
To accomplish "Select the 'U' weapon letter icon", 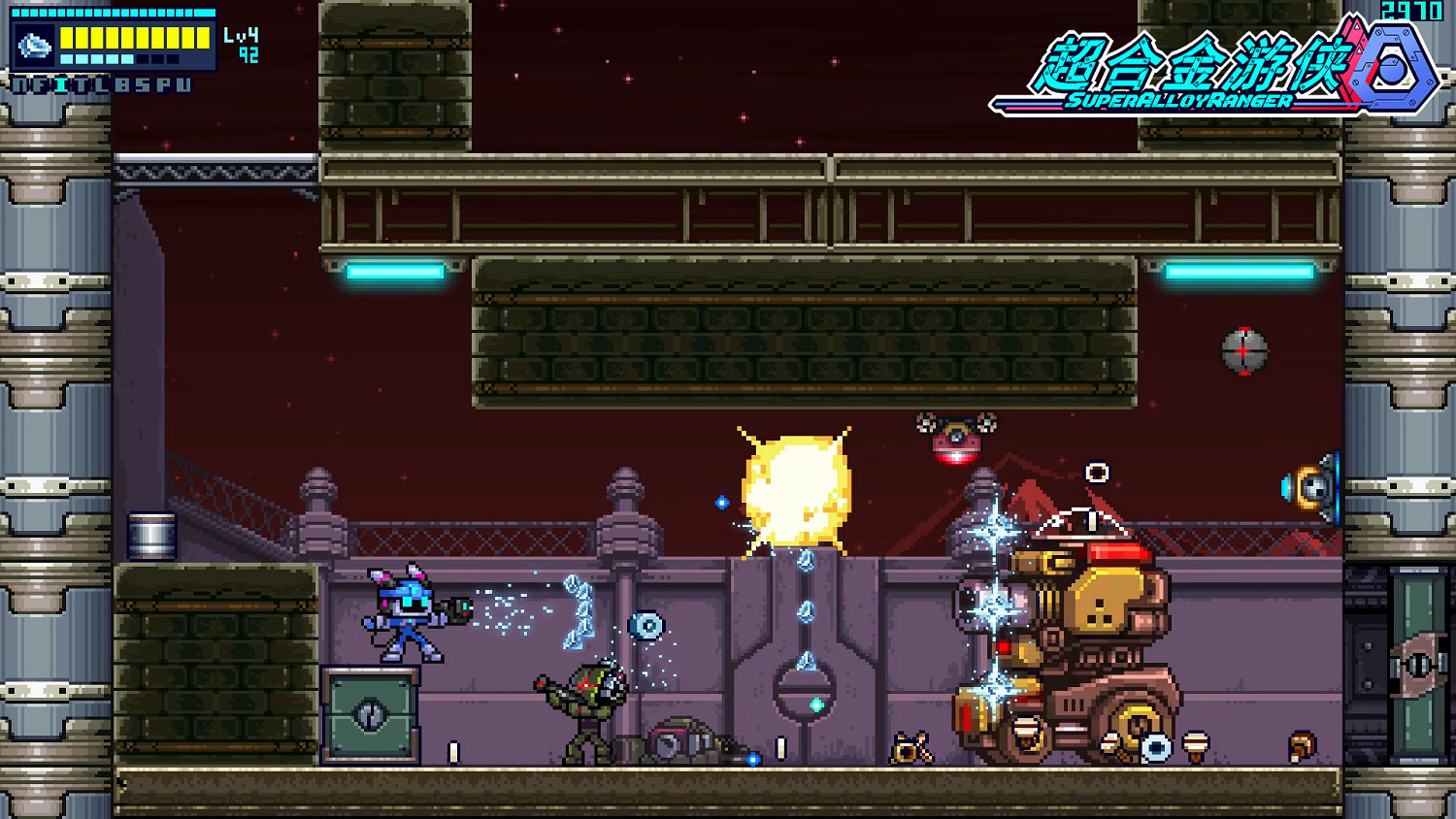I will (184, 84).
